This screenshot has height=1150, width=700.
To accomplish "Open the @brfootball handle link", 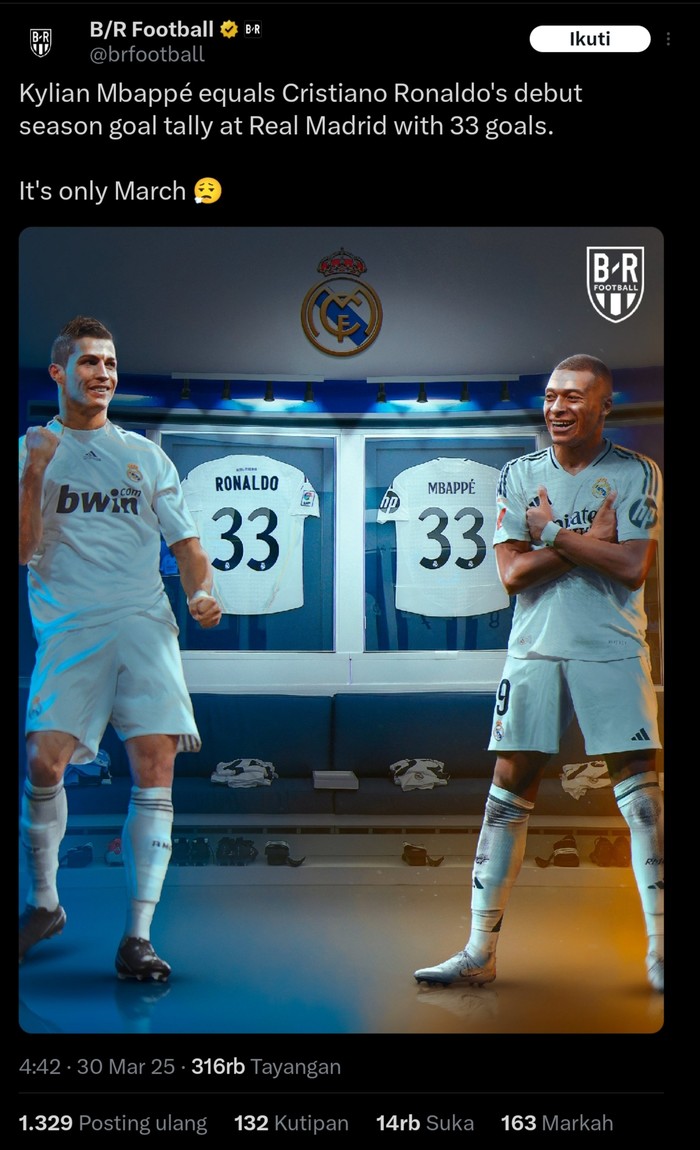I will tap(147, 55).
